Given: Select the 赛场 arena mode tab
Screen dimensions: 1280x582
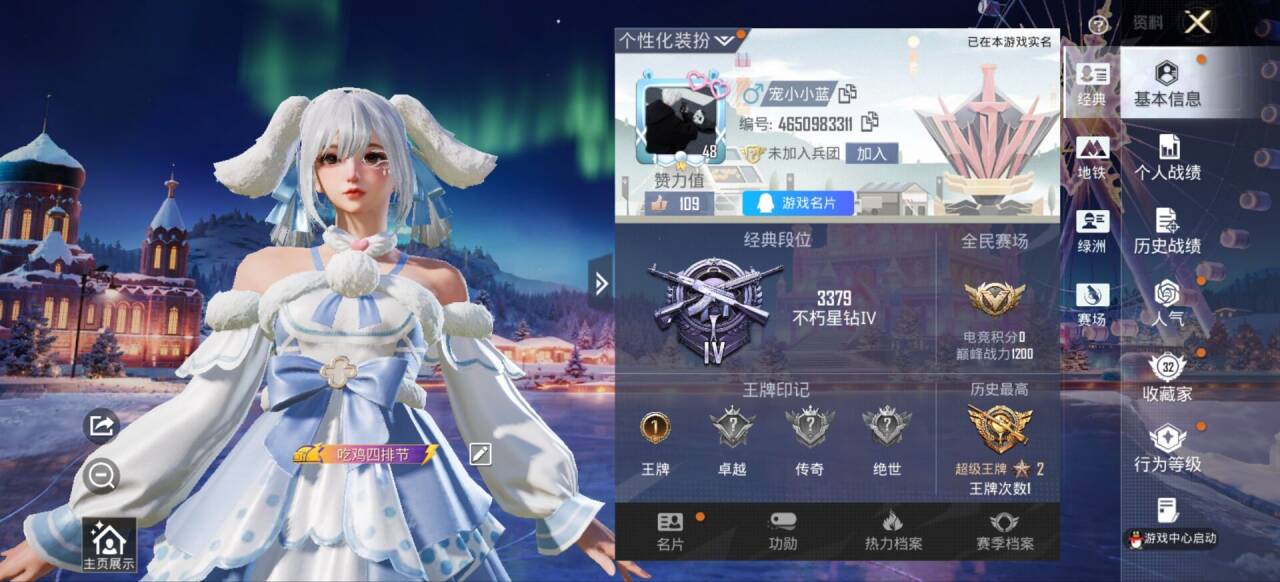Looking at the screenshot, I should click(x=1092, y=304).
